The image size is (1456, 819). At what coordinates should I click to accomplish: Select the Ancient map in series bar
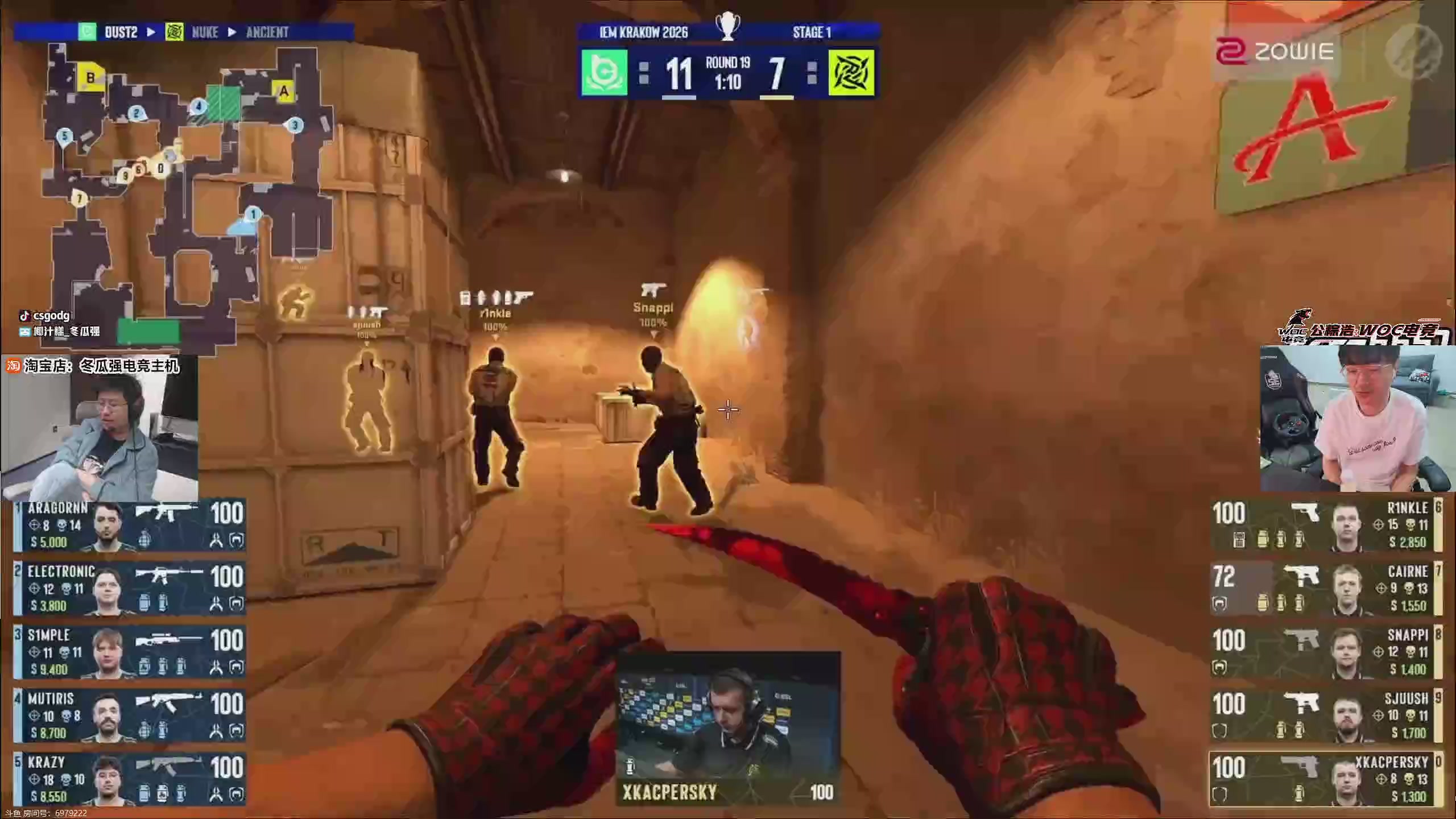tap(267, 32)
